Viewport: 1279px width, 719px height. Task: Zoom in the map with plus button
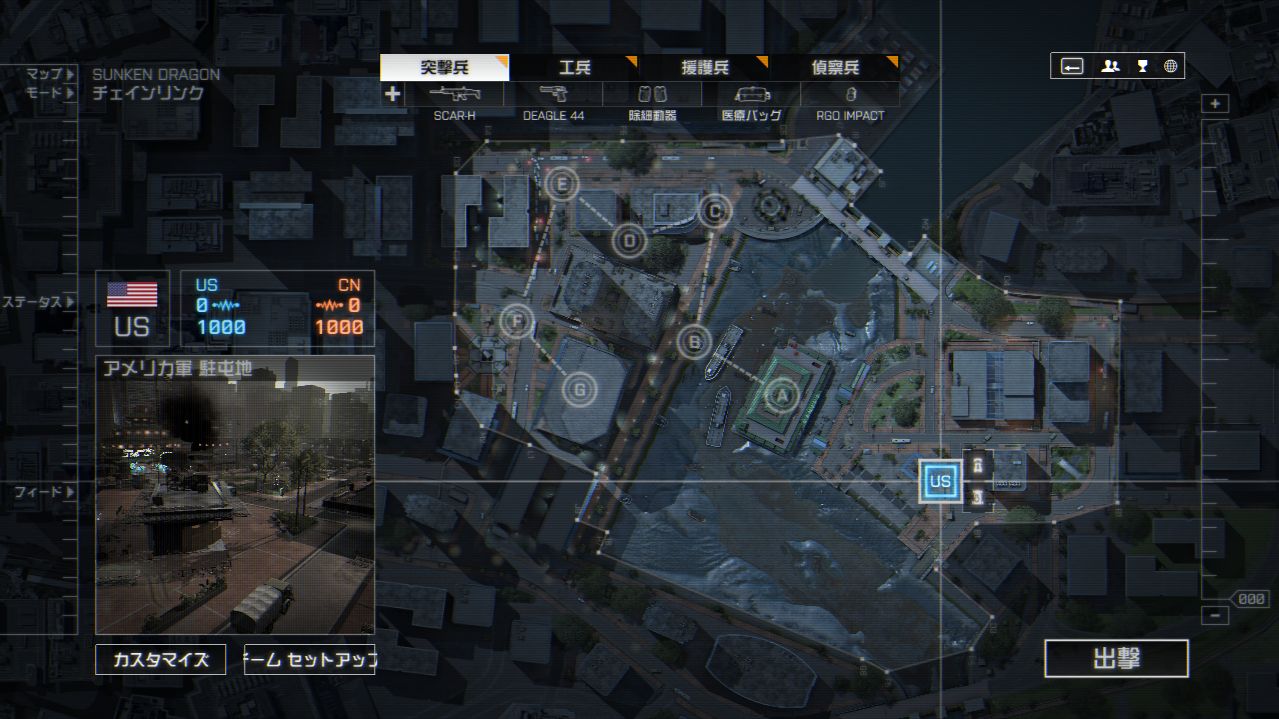1215,104
